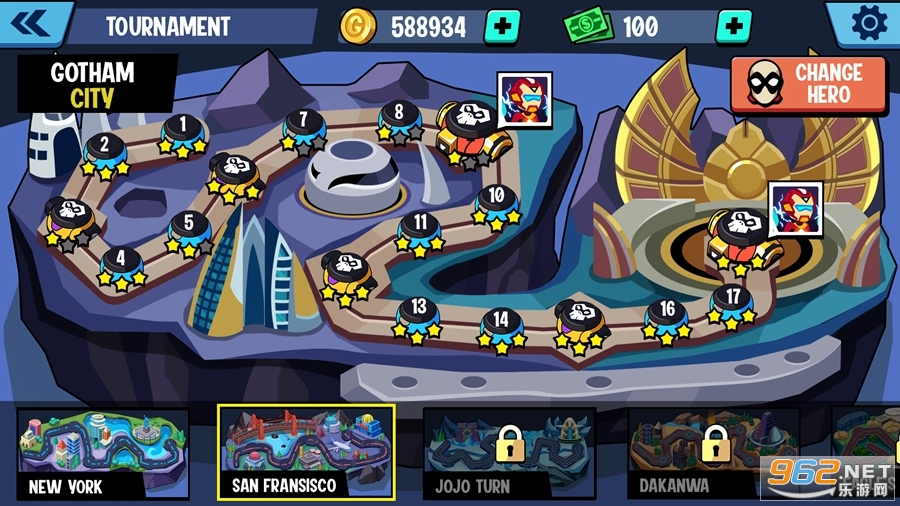Add more gold coins with plus button

point(501,26)
